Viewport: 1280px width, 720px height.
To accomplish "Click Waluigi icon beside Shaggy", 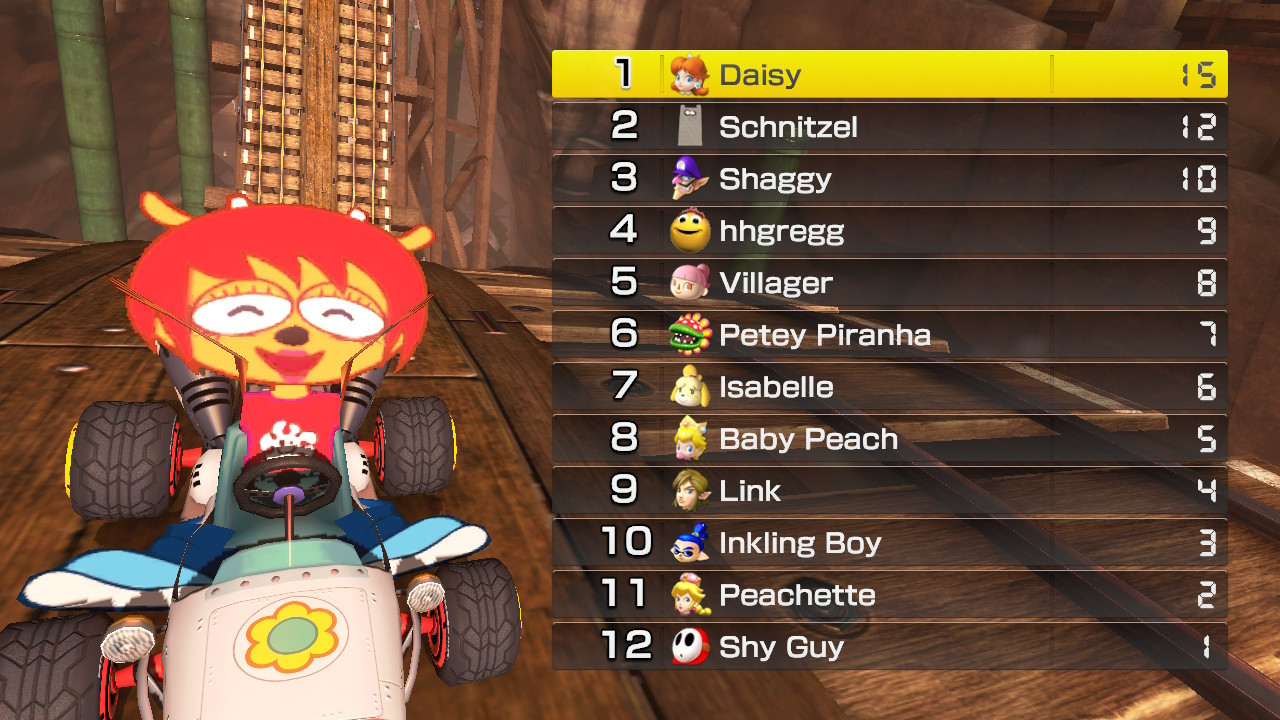I will (691, 178).
